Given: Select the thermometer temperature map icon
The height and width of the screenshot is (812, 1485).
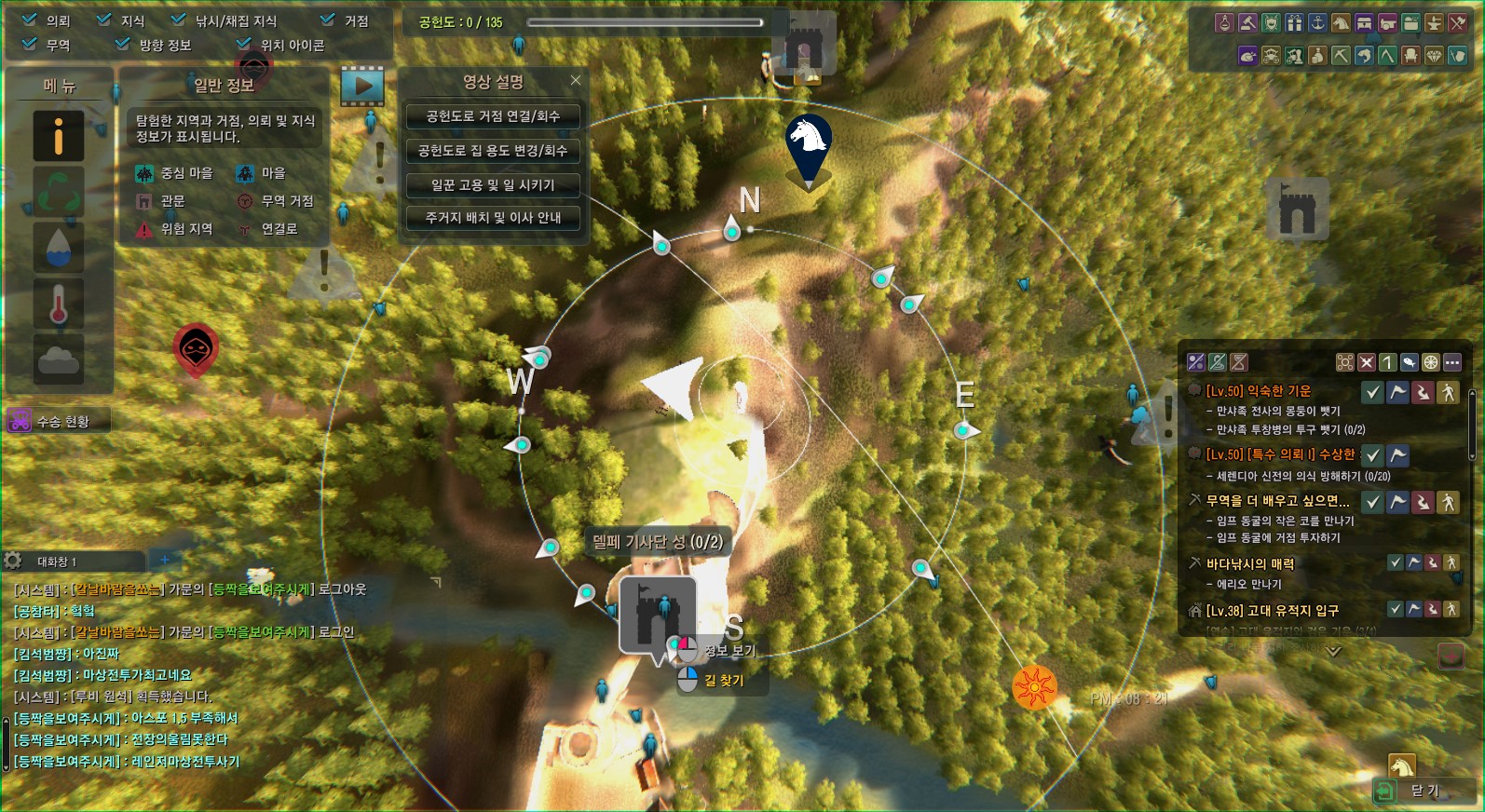Looking at the screenshot, I should coord(59,304).
